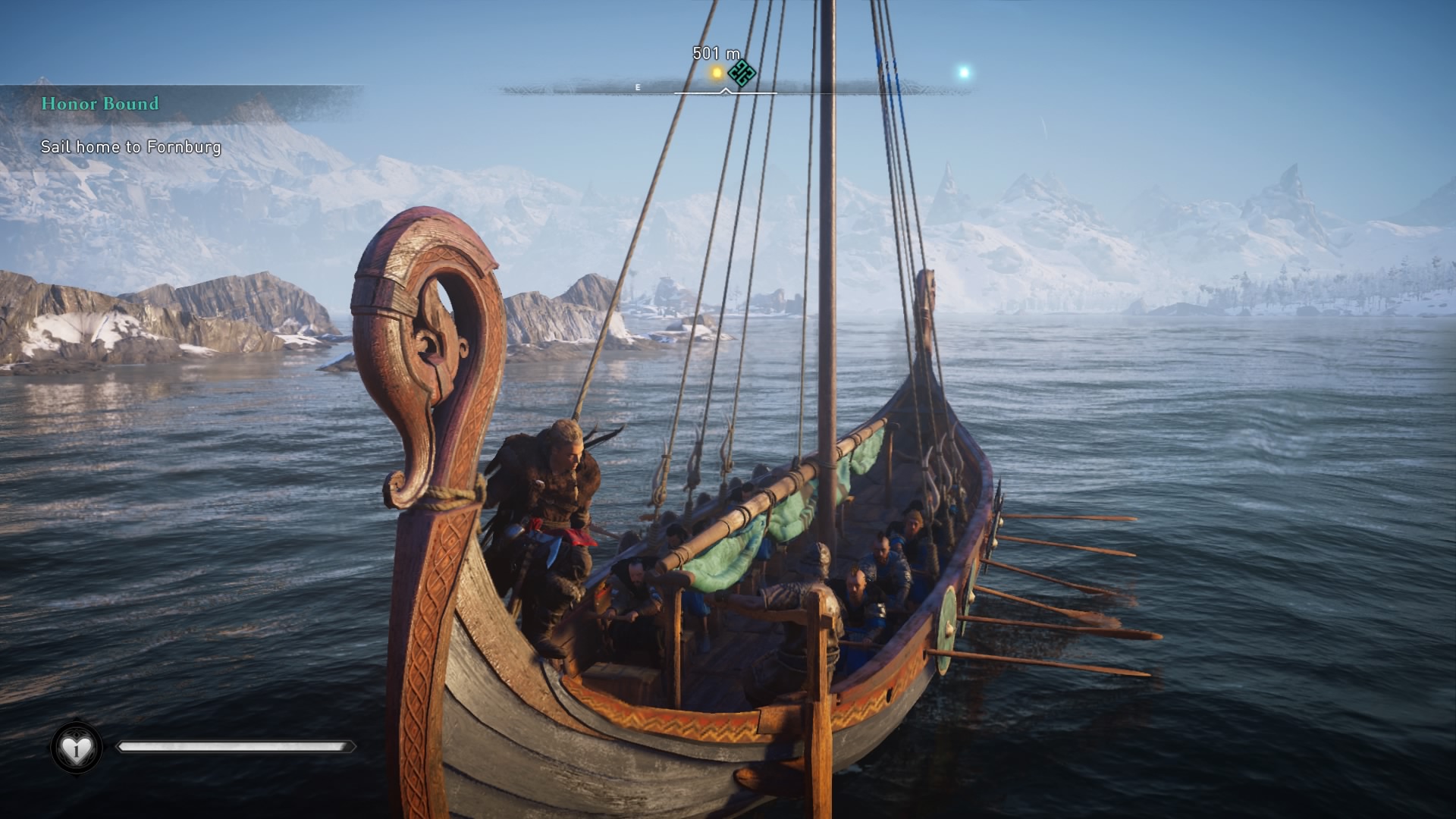Select the Honor Bound quest title
Screen dimensions: 1456x819
[100, 104]
